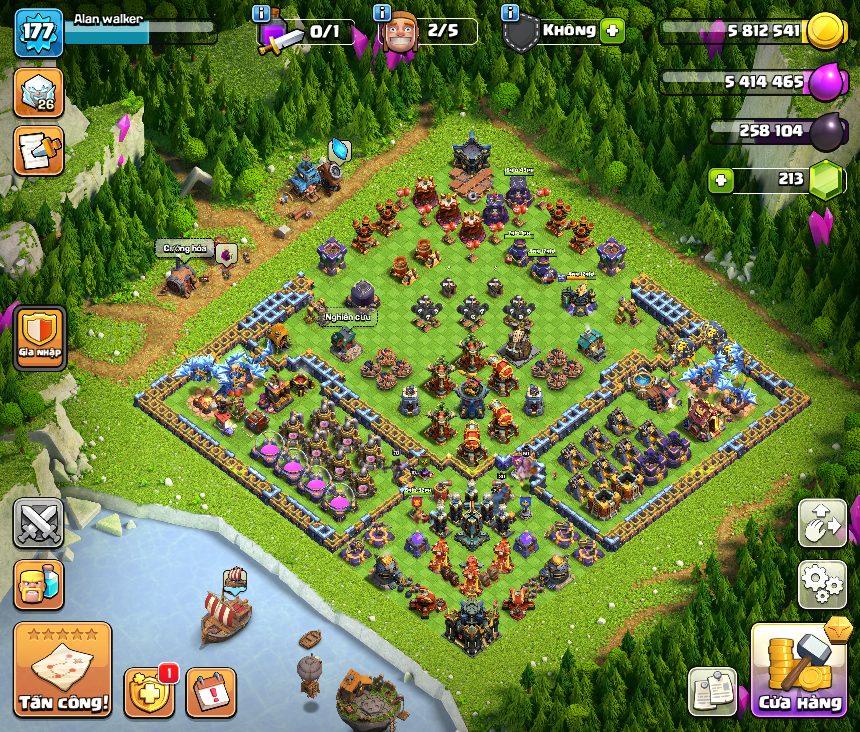Image resolution: width=860 pixels, height=732 pixels.
Task: Open the level 177 player profile badge
Action: 38,32
